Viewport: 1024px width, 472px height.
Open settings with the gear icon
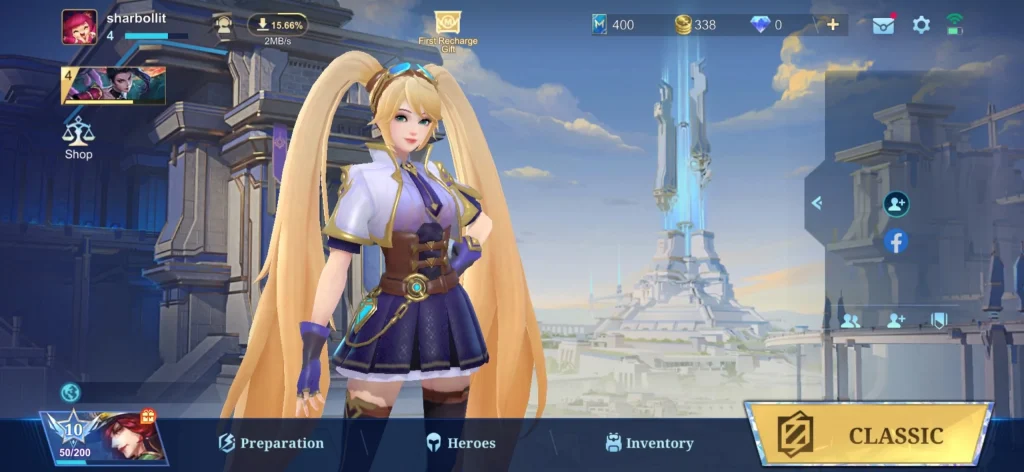click(921, 25)
